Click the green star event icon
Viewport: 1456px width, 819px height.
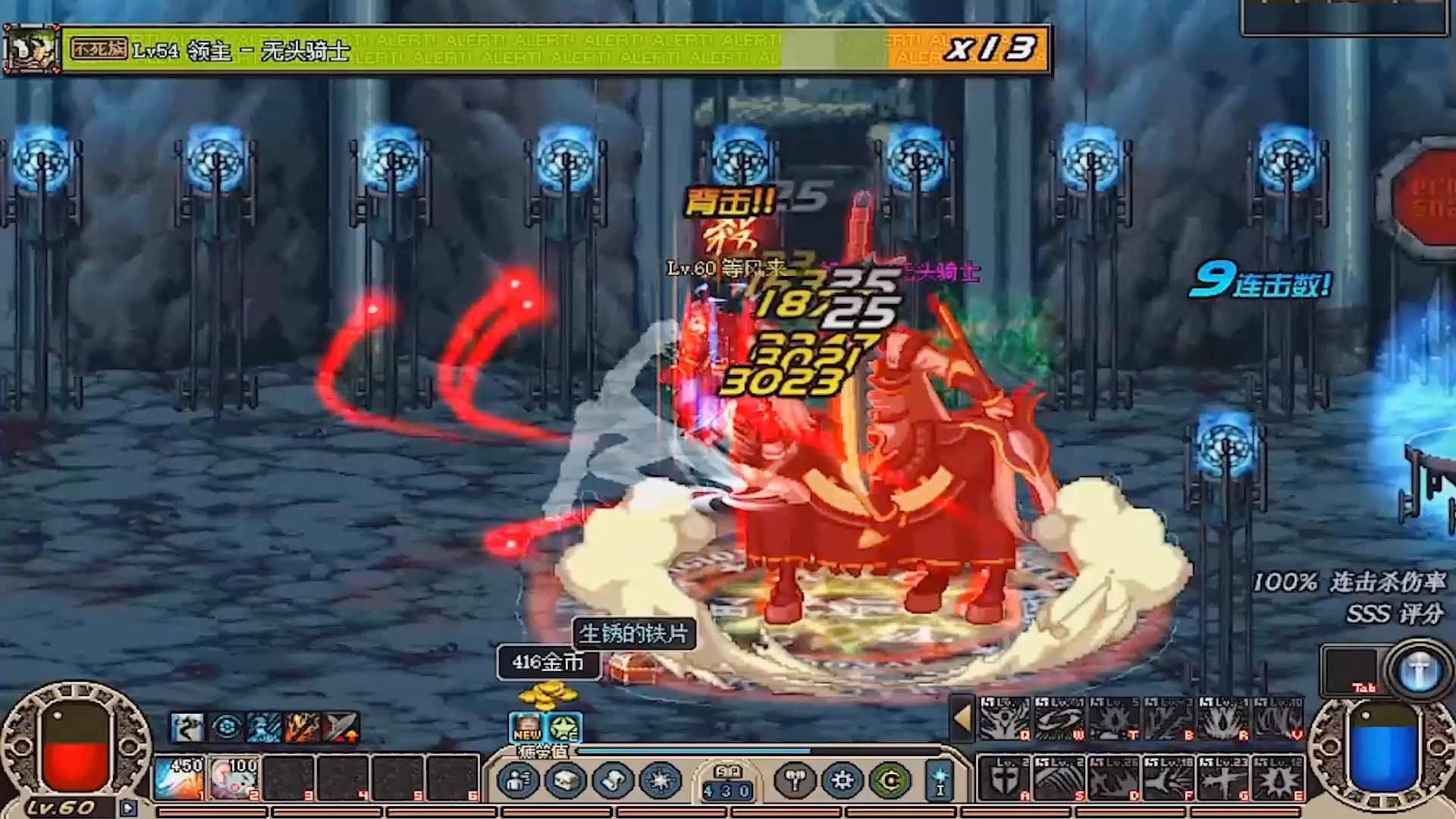pos(565,727)
